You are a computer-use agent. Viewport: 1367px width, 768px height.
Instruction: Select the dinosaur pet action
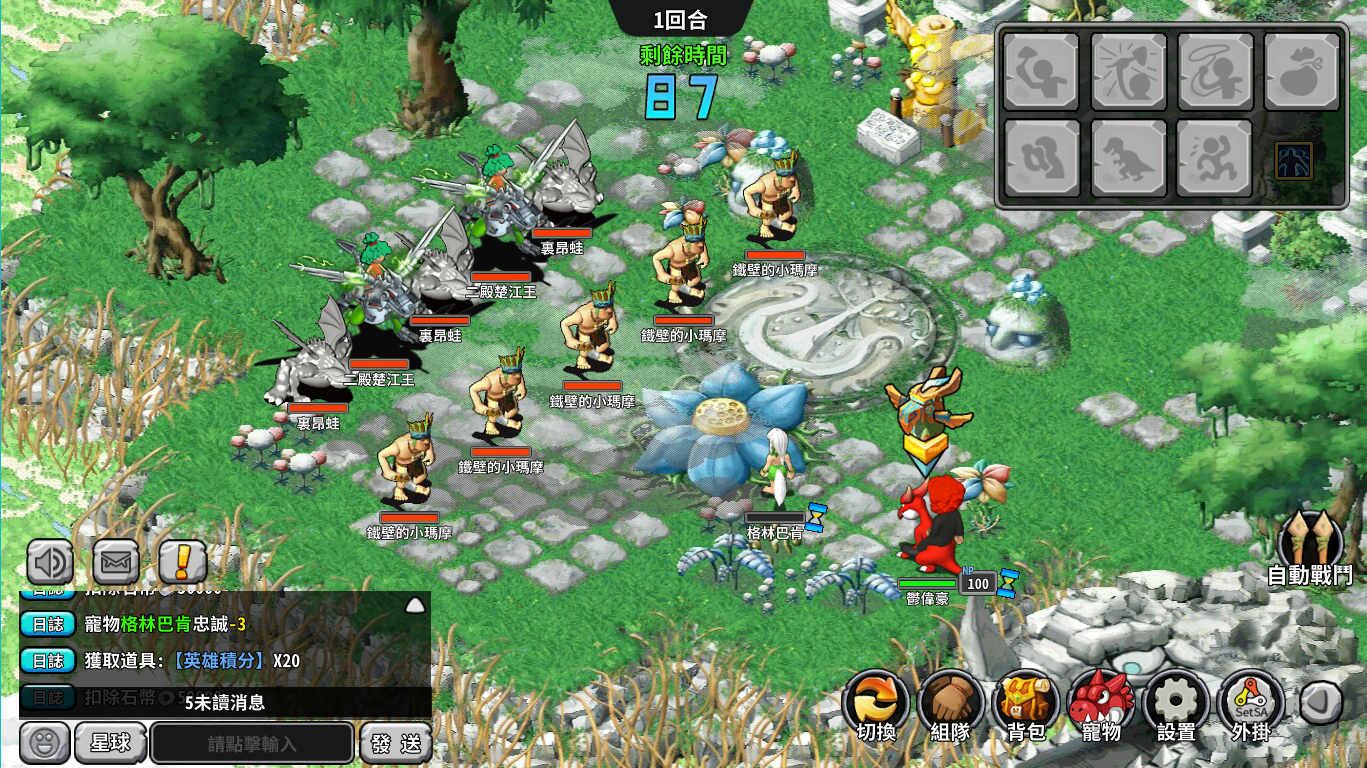[1128, 158]
